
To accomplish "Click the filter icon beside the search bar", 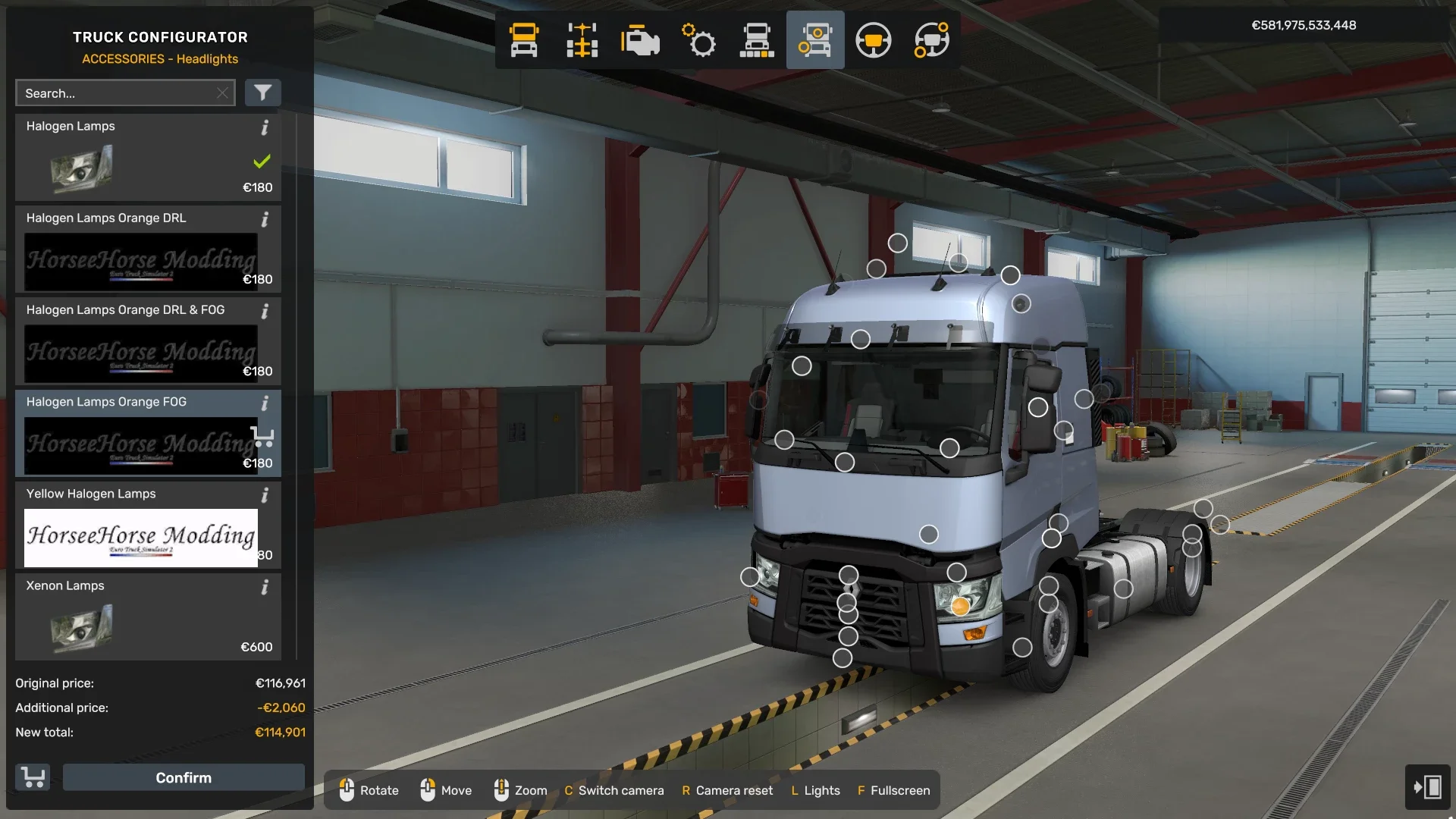I will [x=263, y=93].
